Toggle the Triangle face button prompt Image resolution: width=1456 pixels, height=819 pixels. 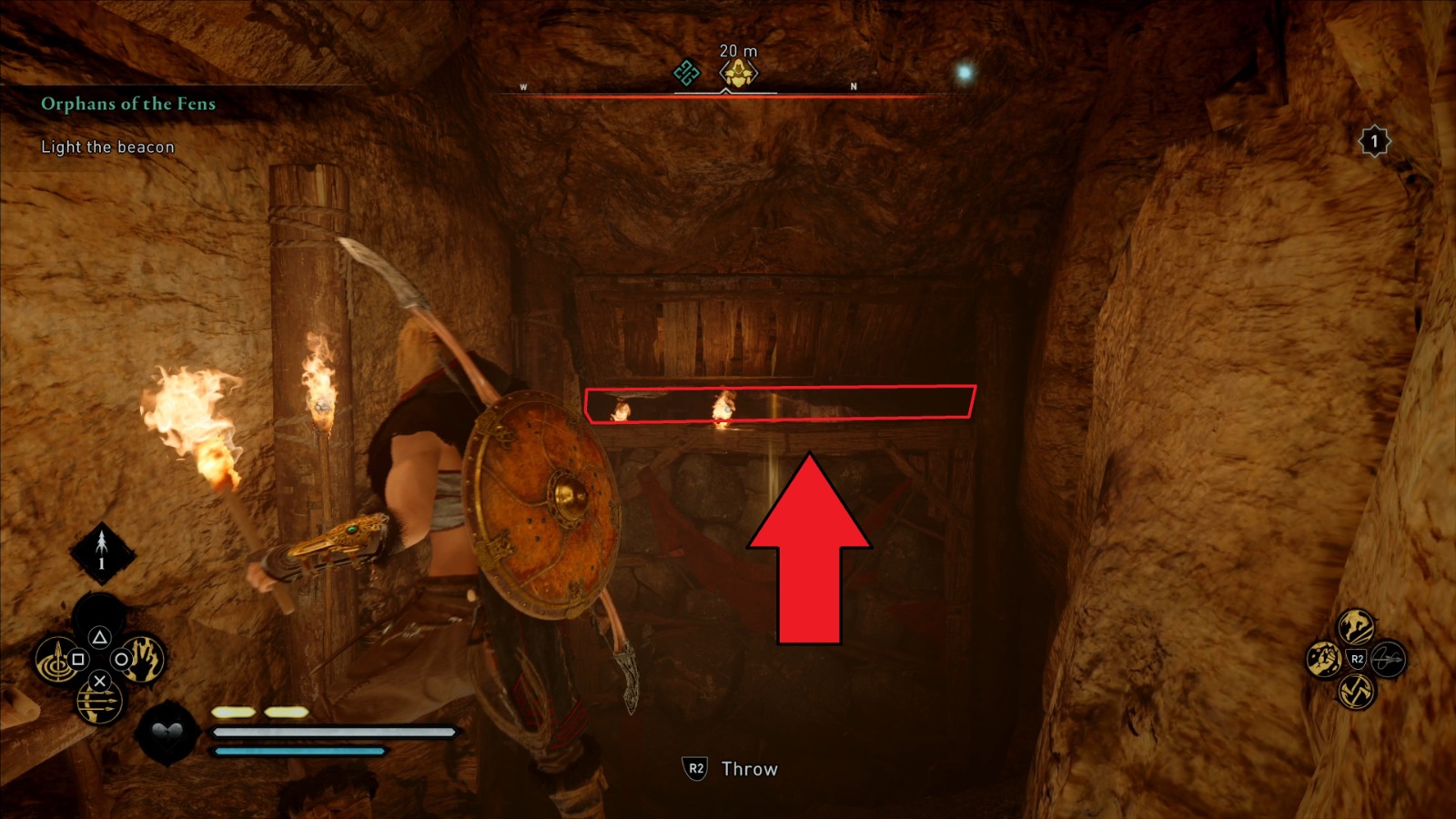tap(100, 637)
